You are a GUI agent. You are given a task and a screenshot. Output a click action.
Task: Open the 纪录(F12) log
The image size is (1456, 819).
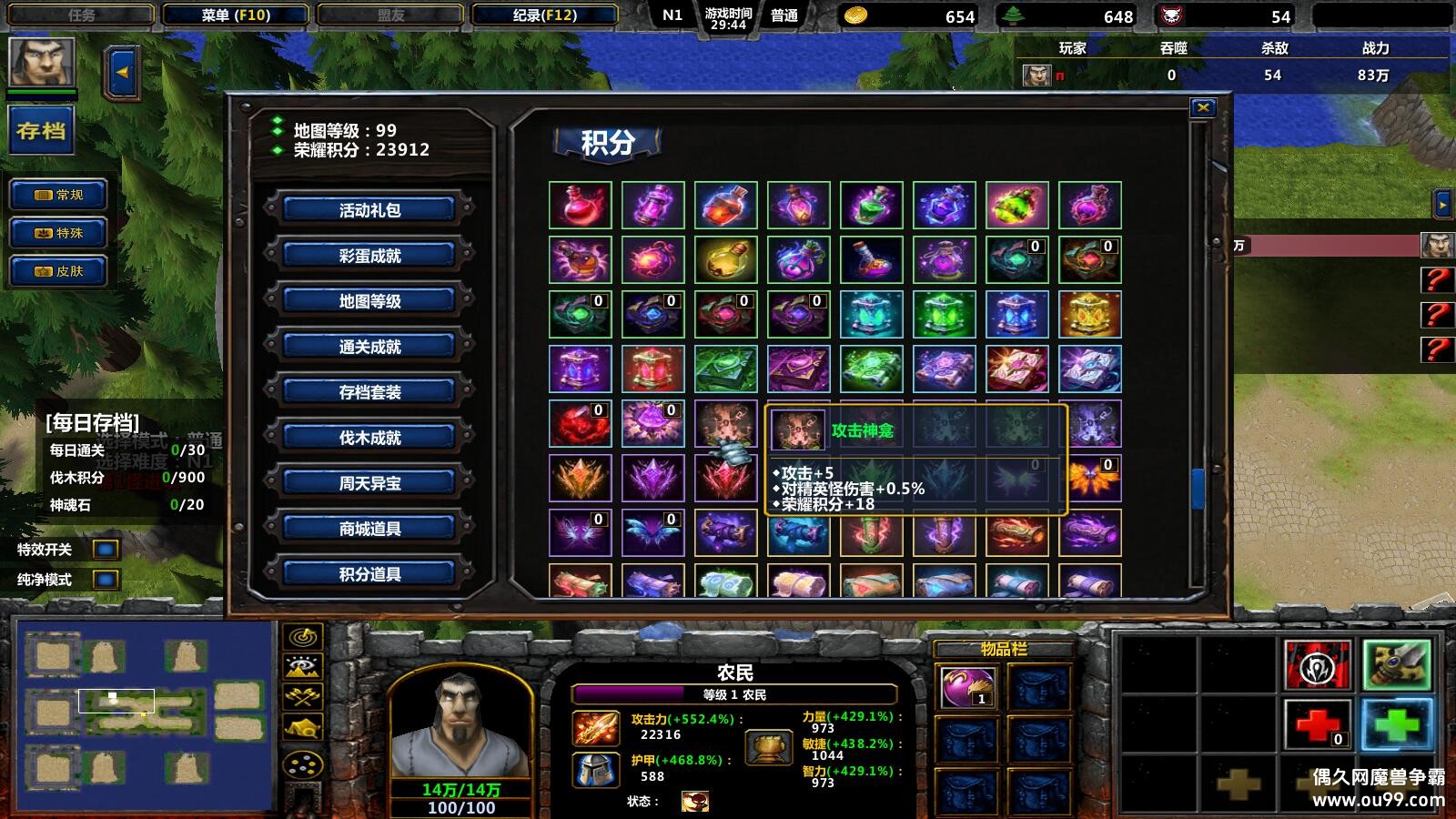pyautogui.click(x=544, y=15)
